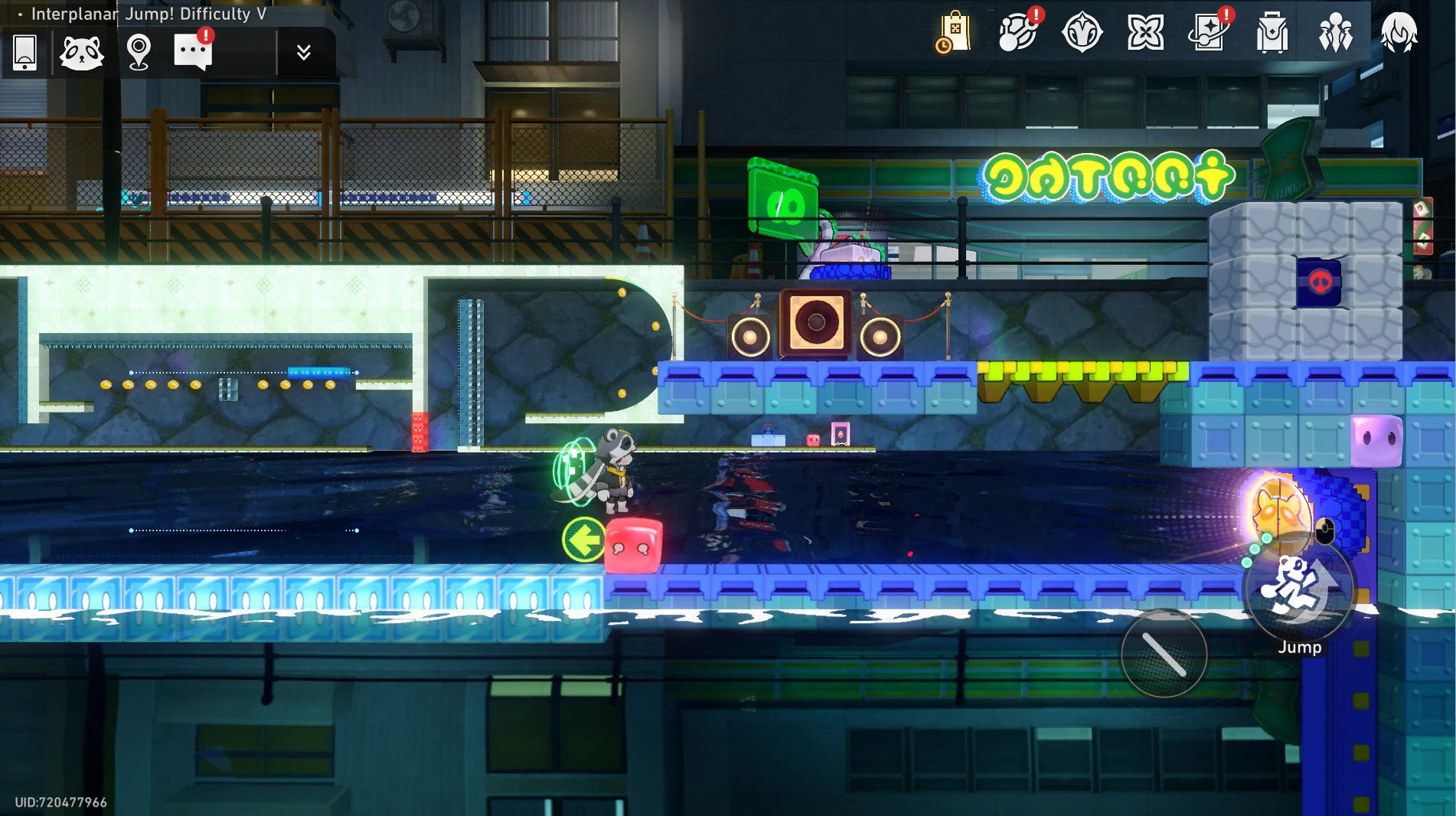Expand the double-chevron dropdown arrow

point(303,52)
